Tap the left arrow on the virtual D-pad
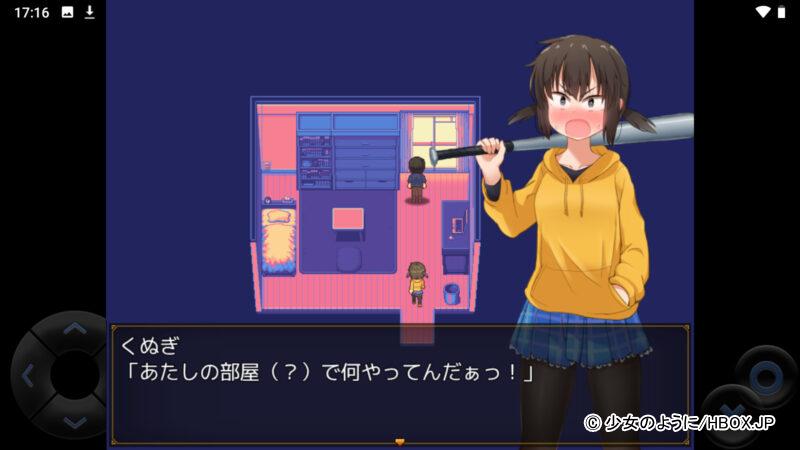The height and width of the screenshot is (450, 800). 28,376
